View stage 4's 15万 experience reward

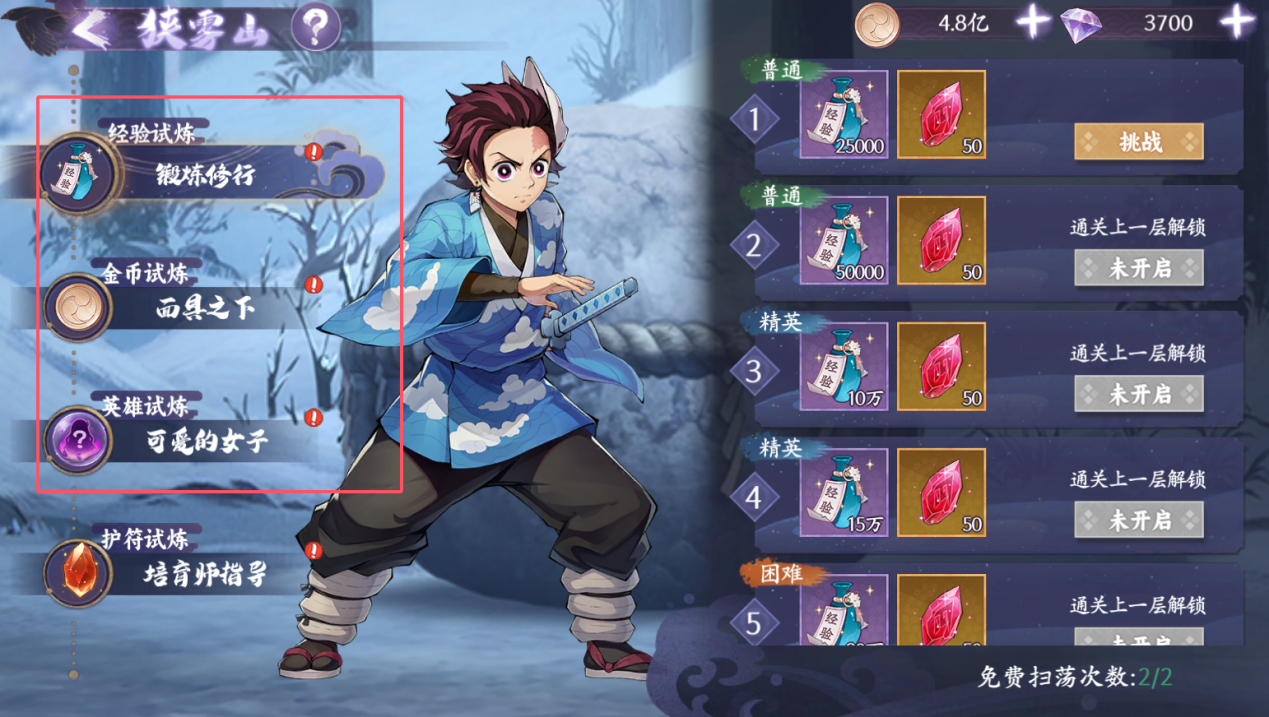click(x=843, y=493)
